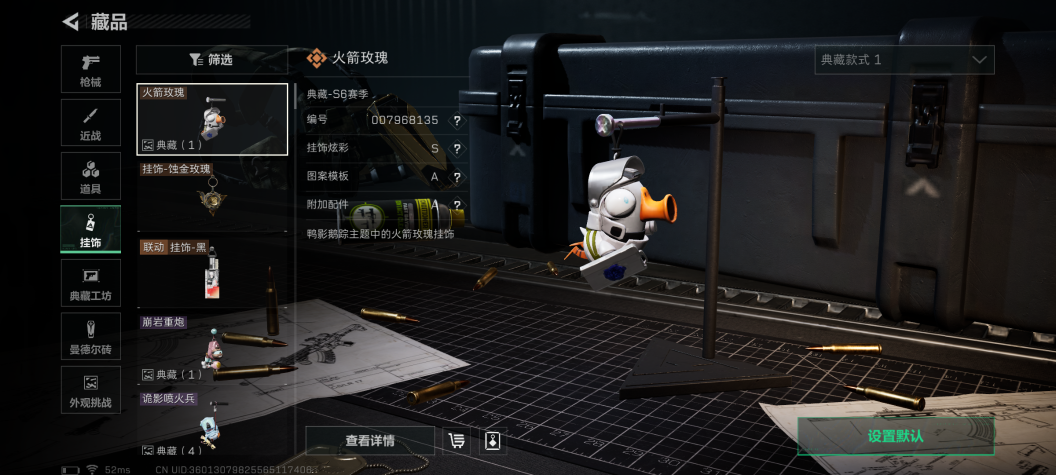Screen dimensions: 1056x475
Task: Open the 典藏工坊 tab
Action: coord(90,283)
